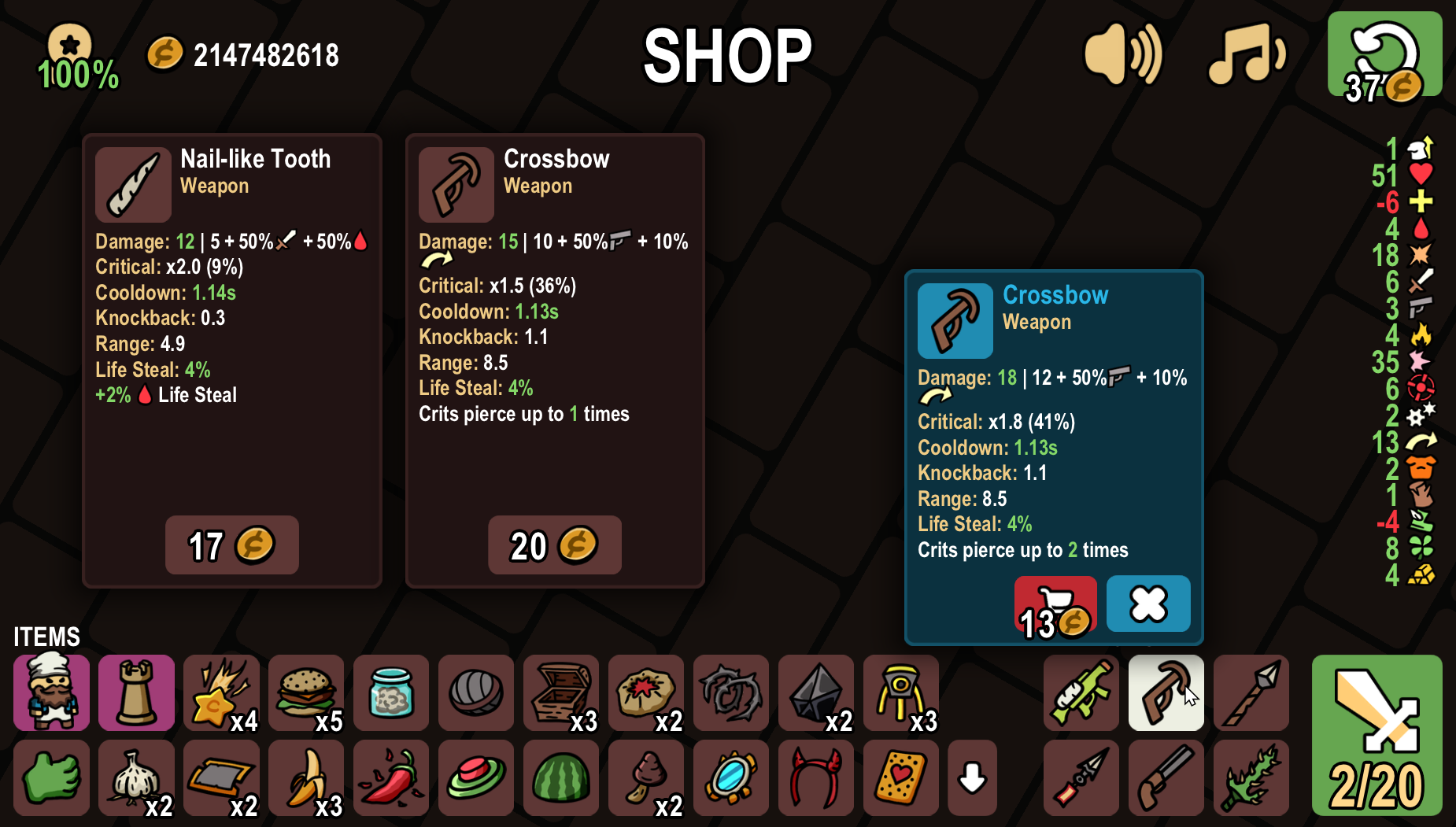
Task: Select the garlic item stack
Action: (x=136, y=777)
